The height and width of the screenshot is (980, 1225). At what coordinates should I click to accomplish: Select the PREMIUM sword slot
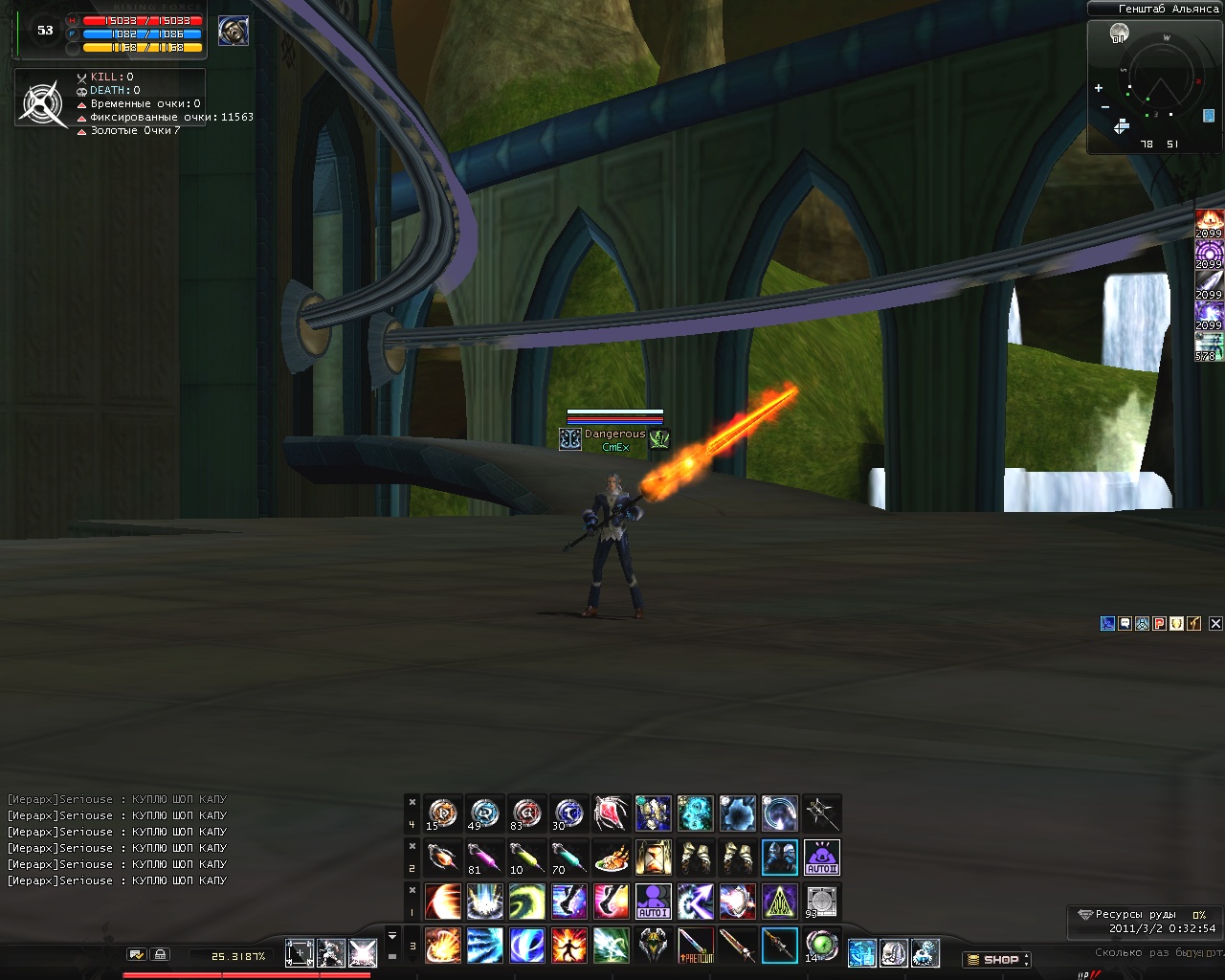(x=696, y=946)
